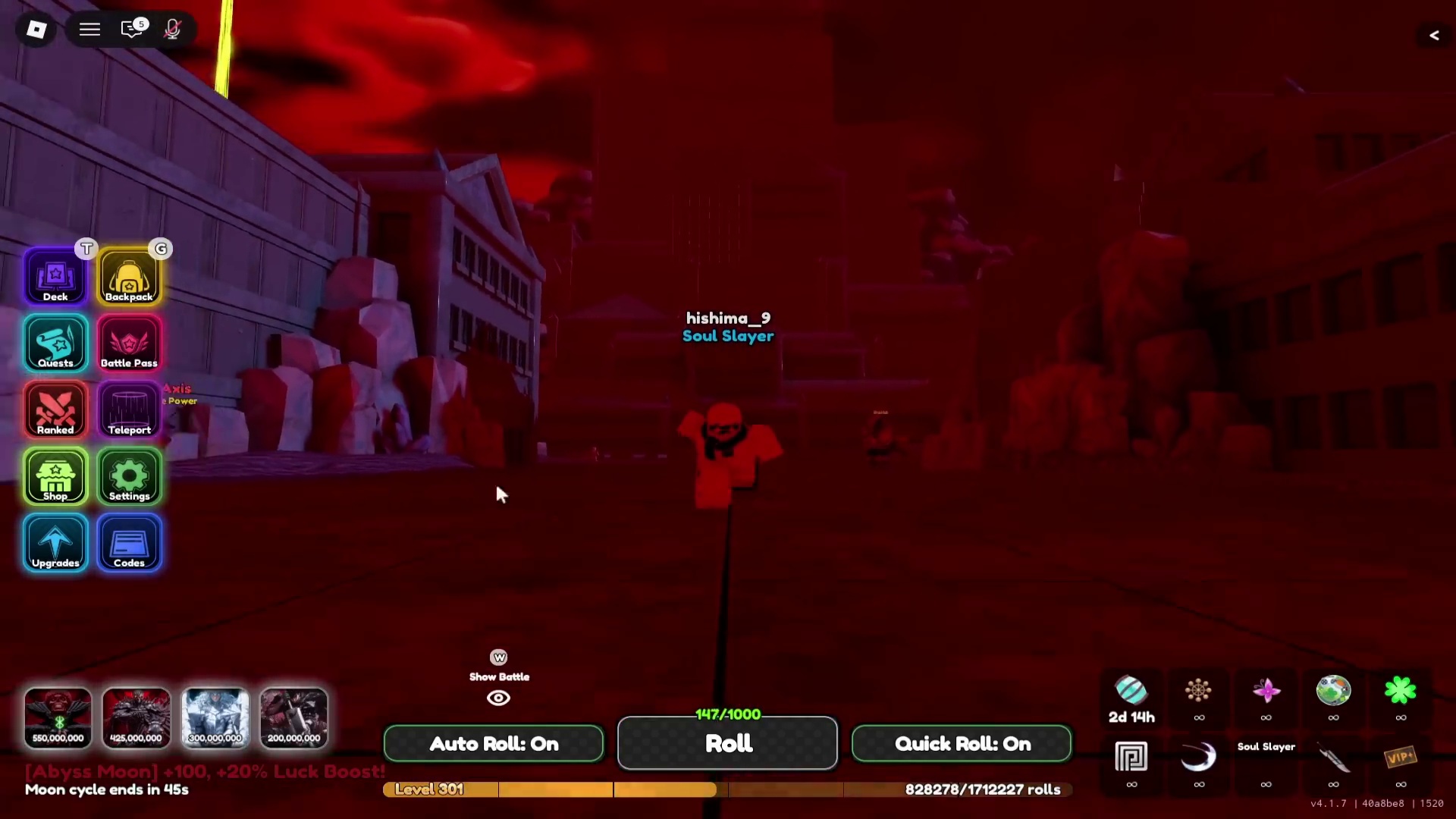The width and height of the screenshot is (1456, 819).
Task: Turn off Quick Roll
Action: 962,743
